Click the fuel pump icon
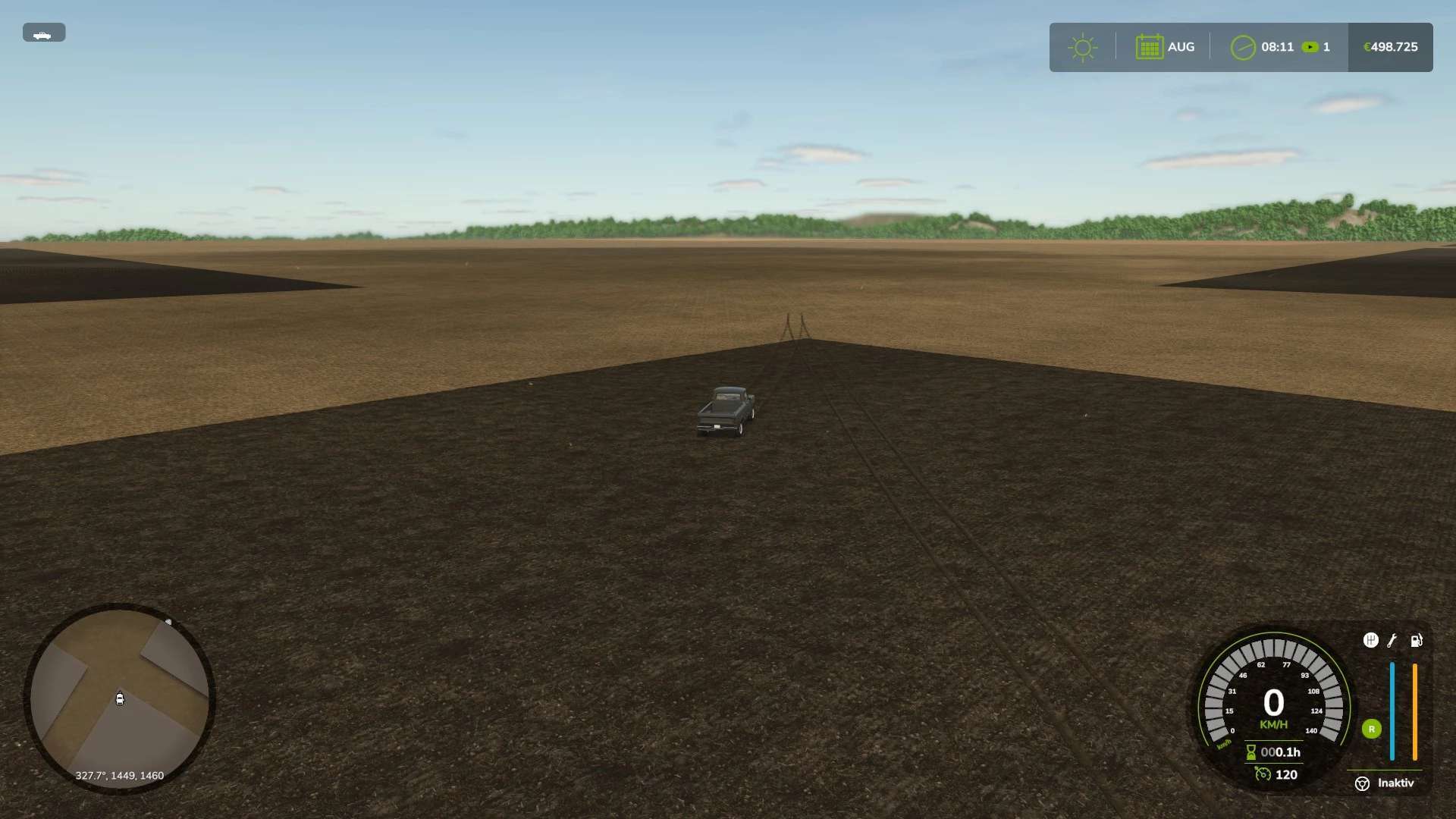1456x819 pixels. click(x=1415, y=641)
